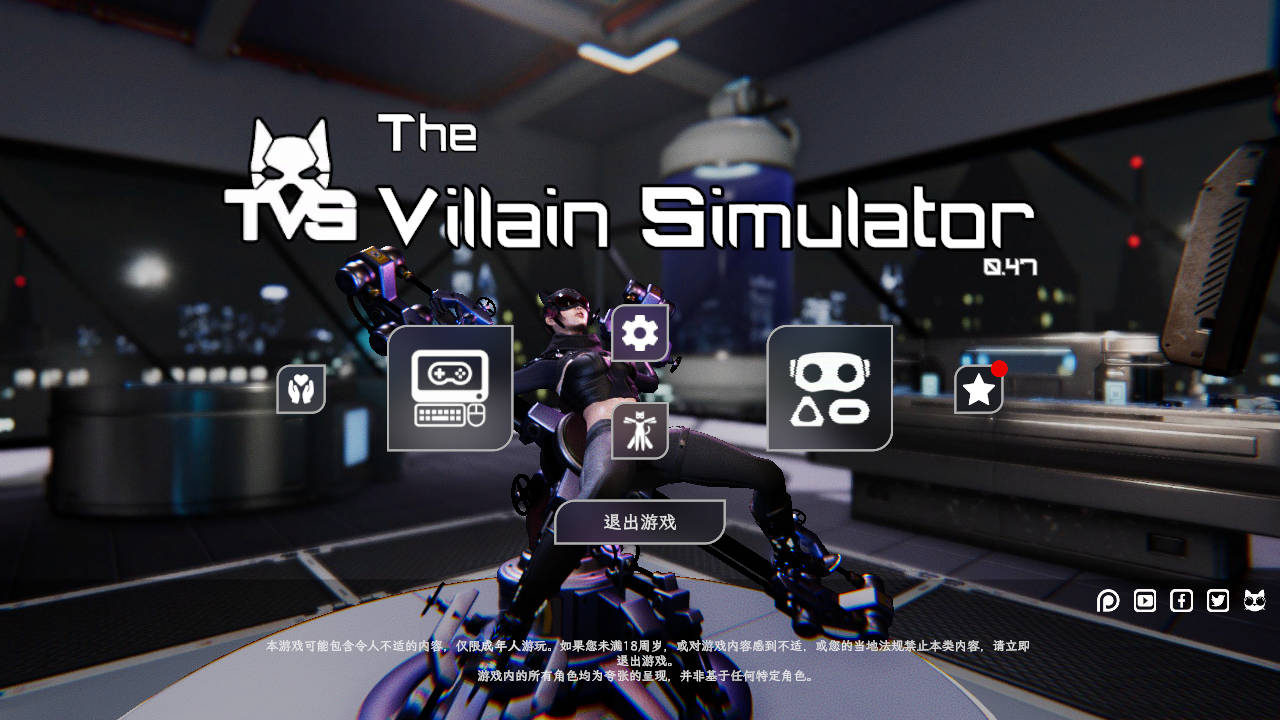
Task: Open the support-the-developer hands icon
Action: point(303,388)
